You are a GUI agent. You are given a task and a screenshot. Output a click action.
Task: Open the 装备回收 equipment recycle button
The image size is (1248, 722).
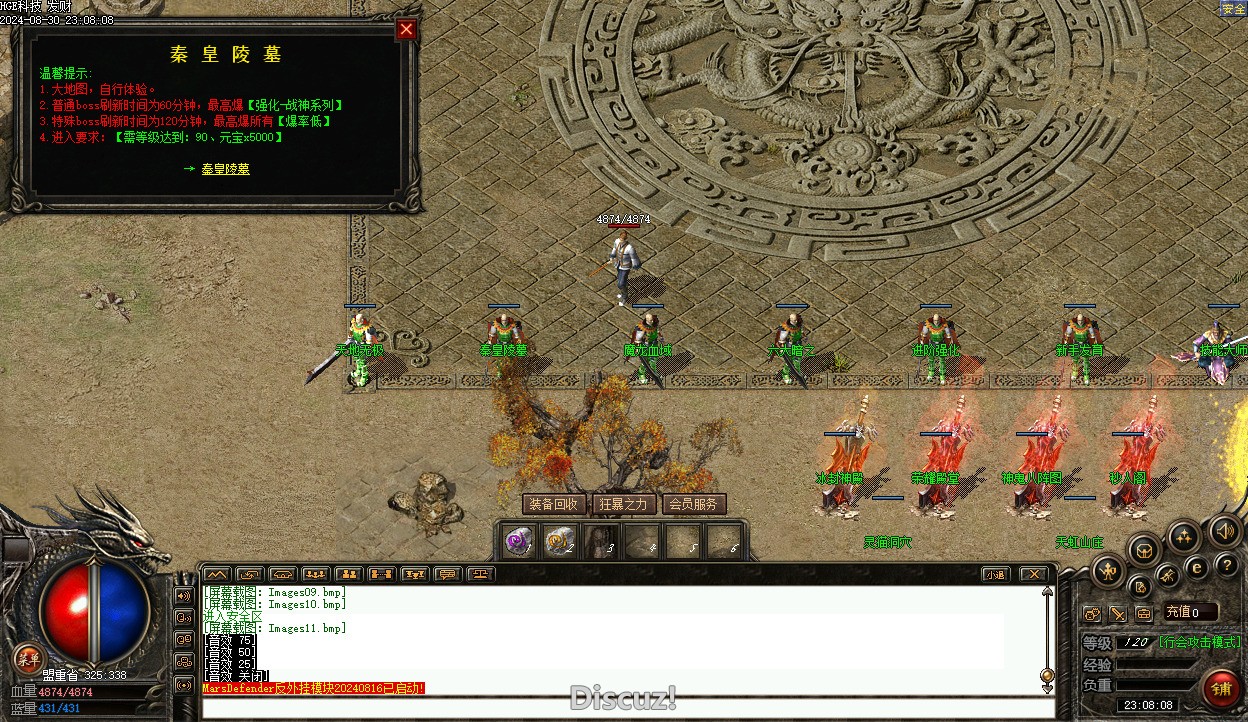pos(553,504)
